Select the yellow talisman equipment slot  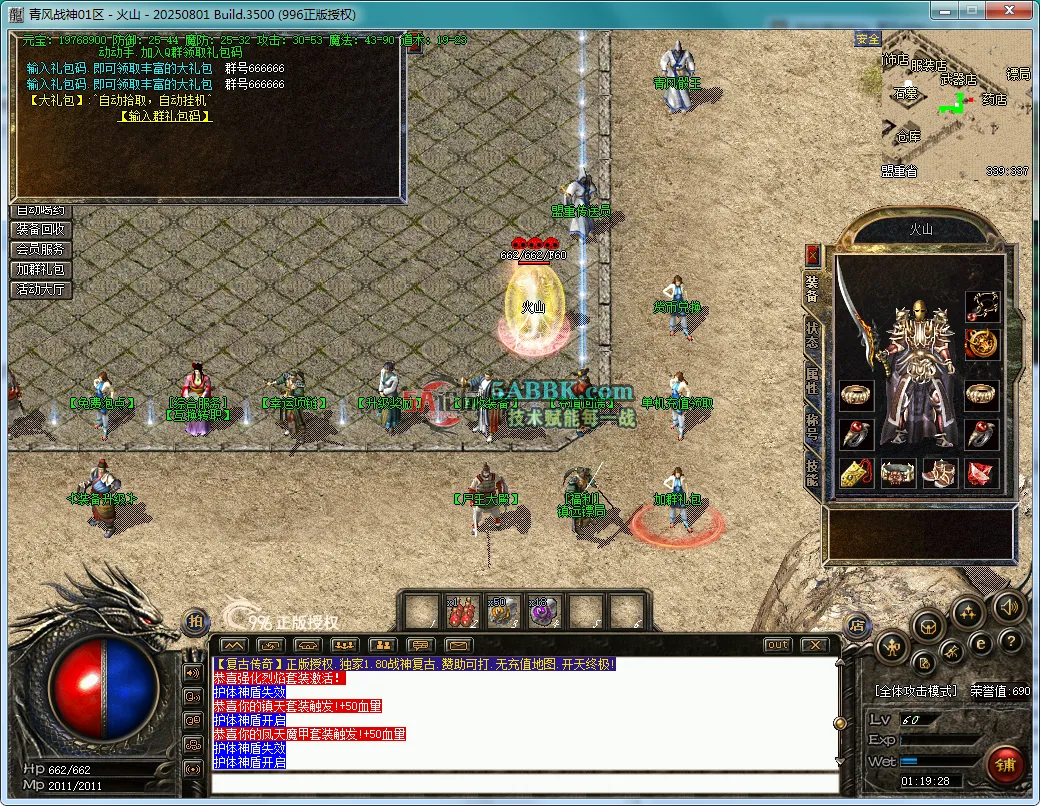[855, 473]
